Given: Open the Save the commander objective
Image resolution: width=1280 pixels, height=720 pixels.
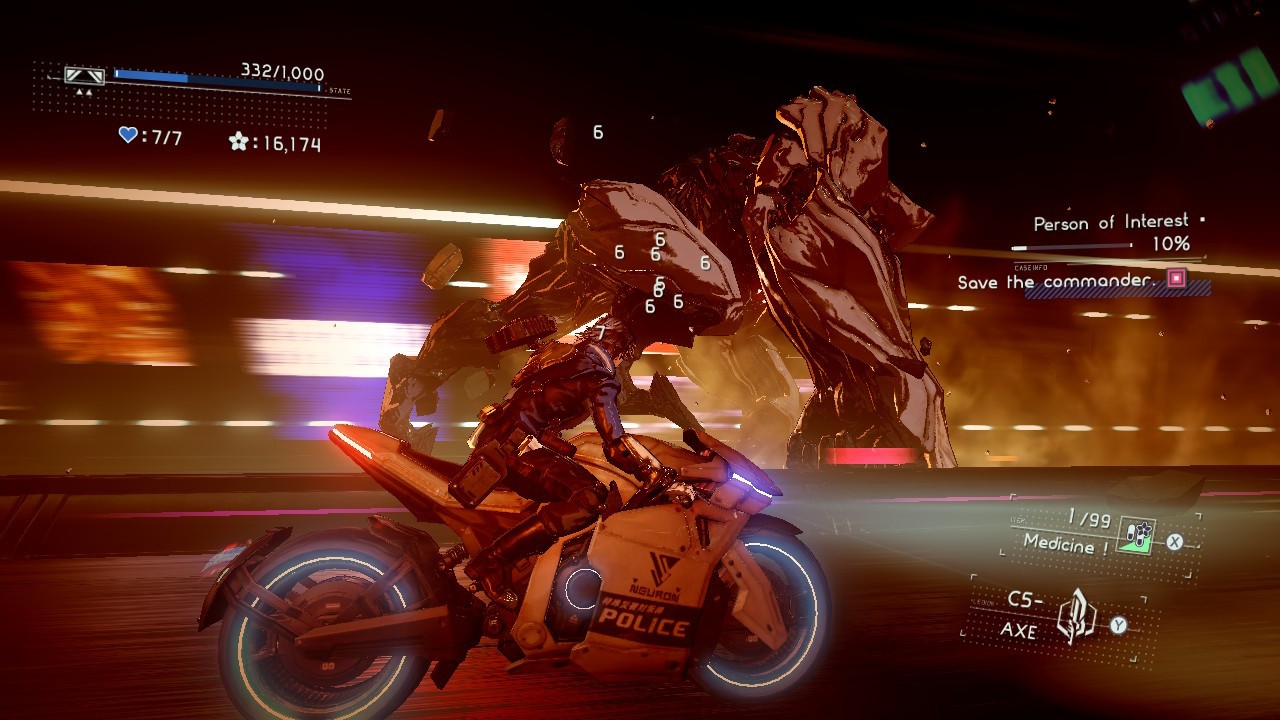Looking at the screenshot, I should tap(1055, 282).
